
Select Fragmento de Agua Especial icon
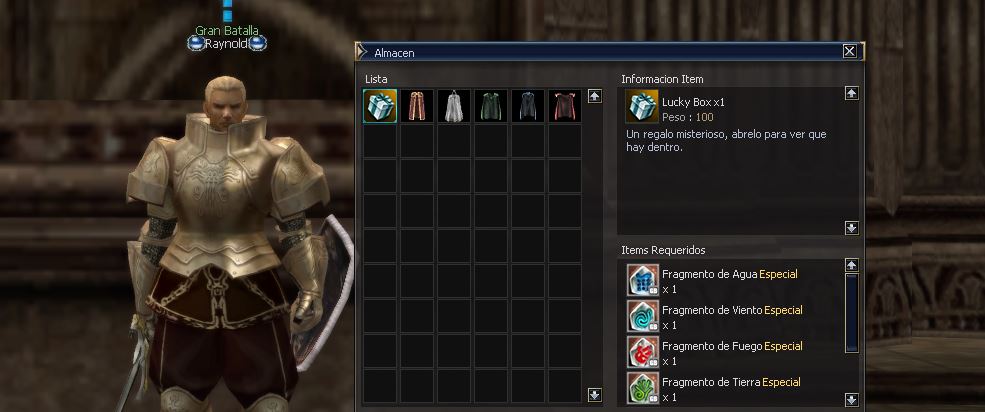642,281
